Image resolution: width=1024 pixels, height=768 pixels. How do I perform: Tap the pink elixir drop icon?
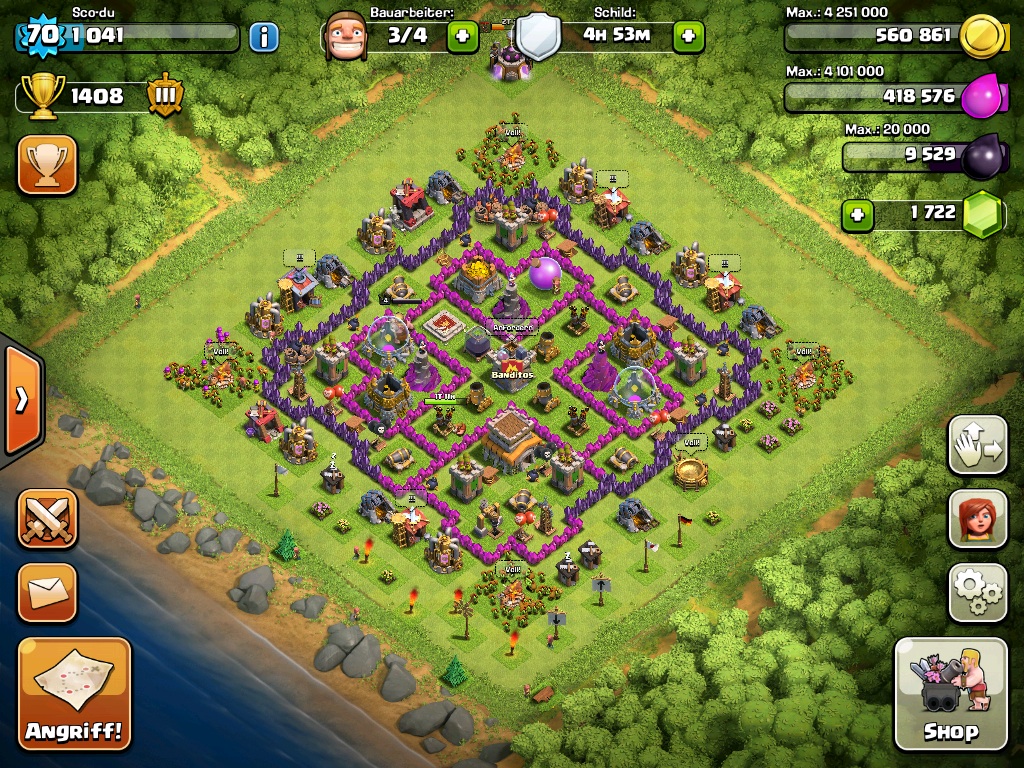(x=981, y=98)
